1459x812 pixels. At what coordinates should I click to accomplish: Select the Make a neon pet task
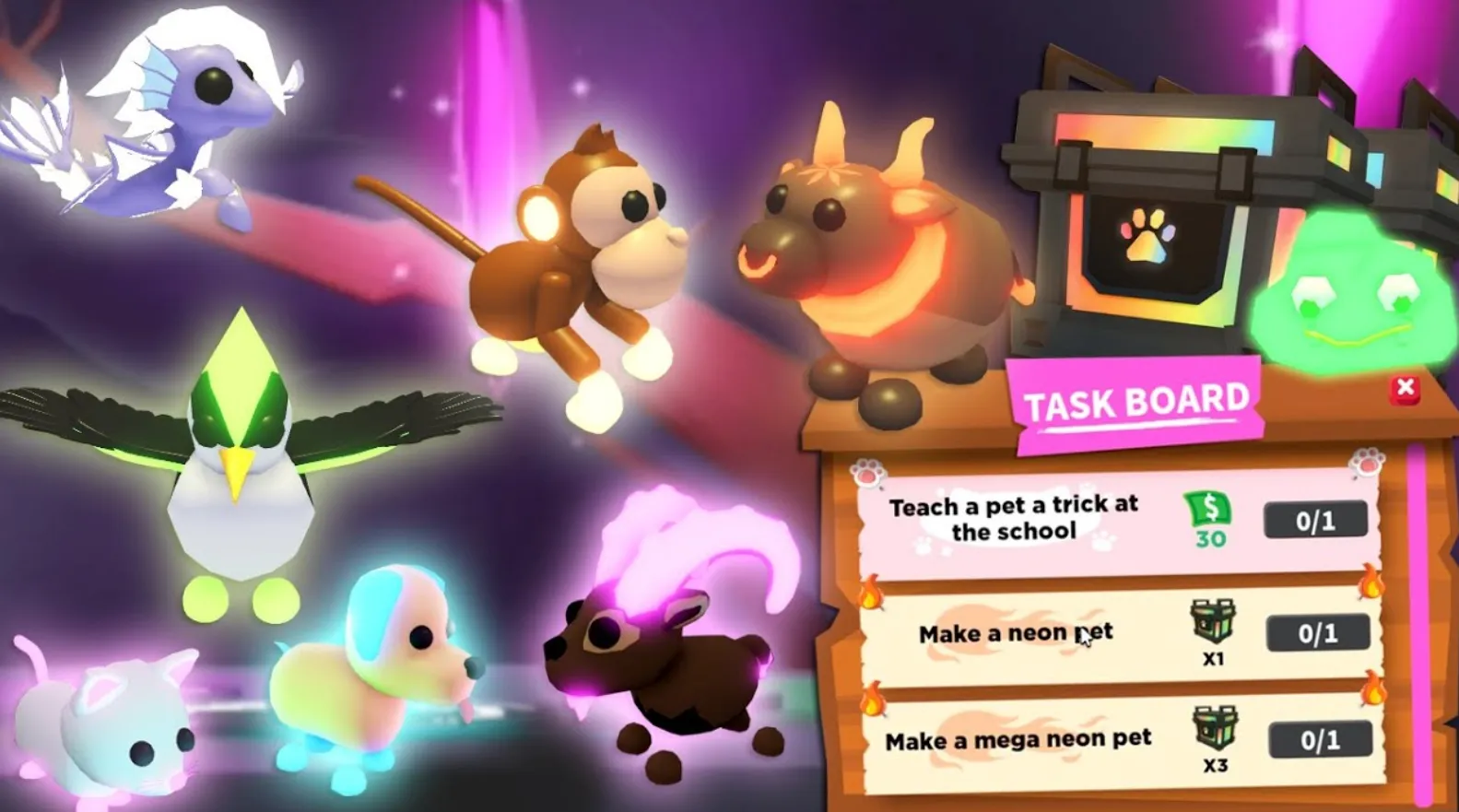point(1014,633)
